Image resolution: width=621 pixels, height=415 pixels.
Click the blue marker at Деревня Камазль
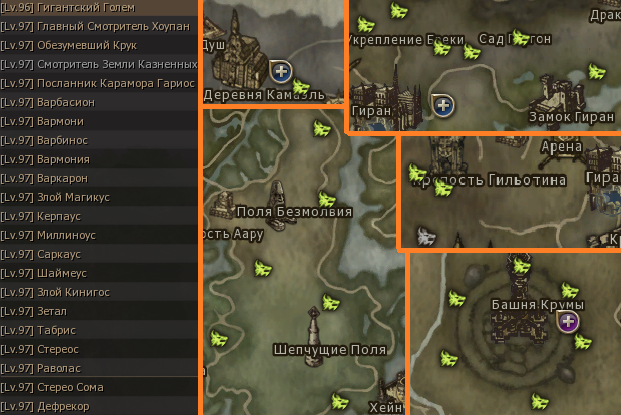click(281, 70)
